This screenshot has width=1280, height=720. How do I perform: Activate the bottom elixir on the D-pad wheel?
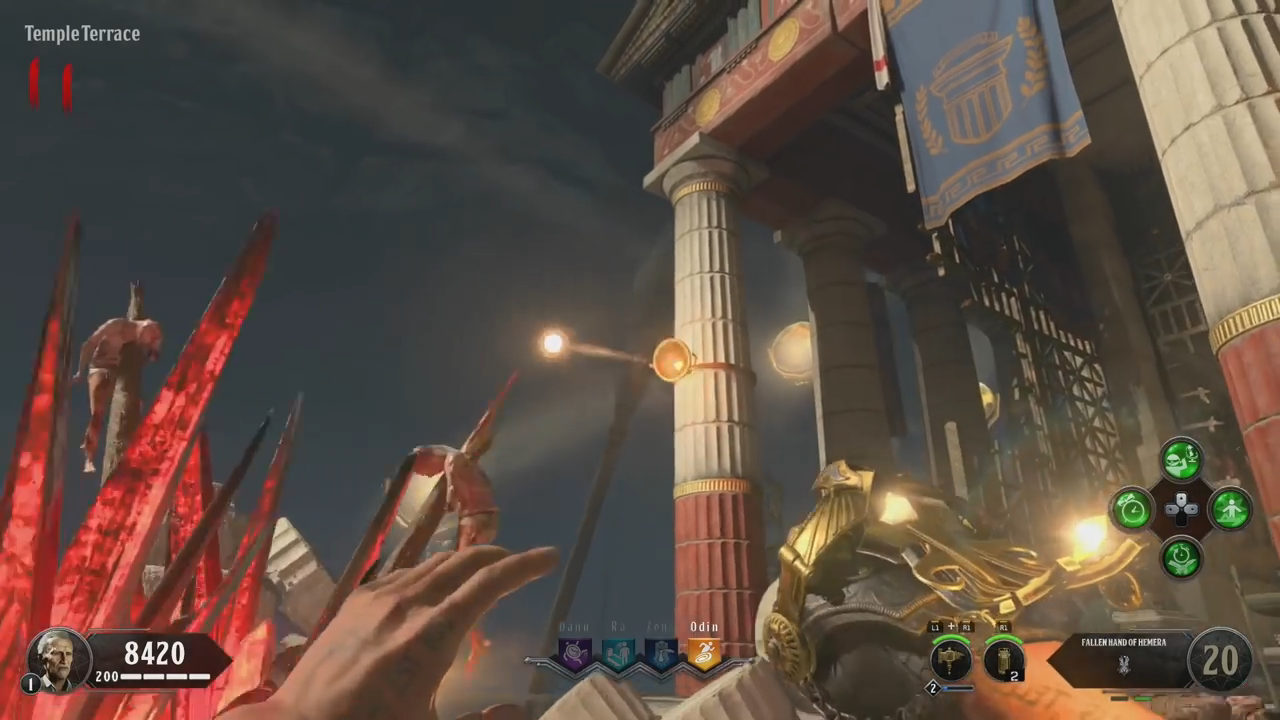tap(1181, 557)
